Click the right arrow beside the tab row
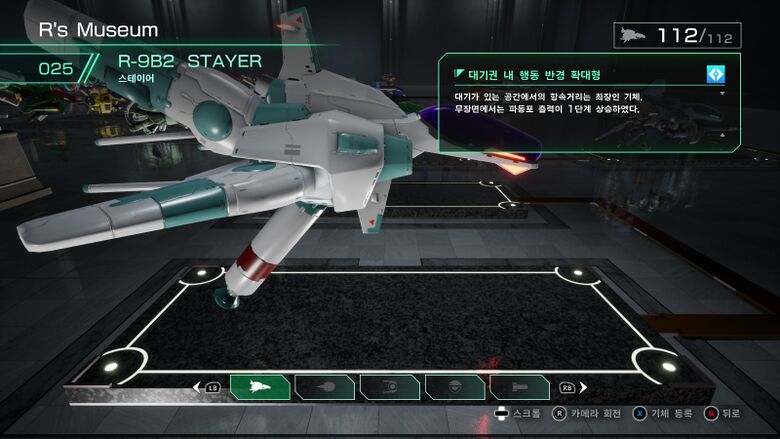Image resolution: width=780 pixels, height=439 pixels. (583, 387)
